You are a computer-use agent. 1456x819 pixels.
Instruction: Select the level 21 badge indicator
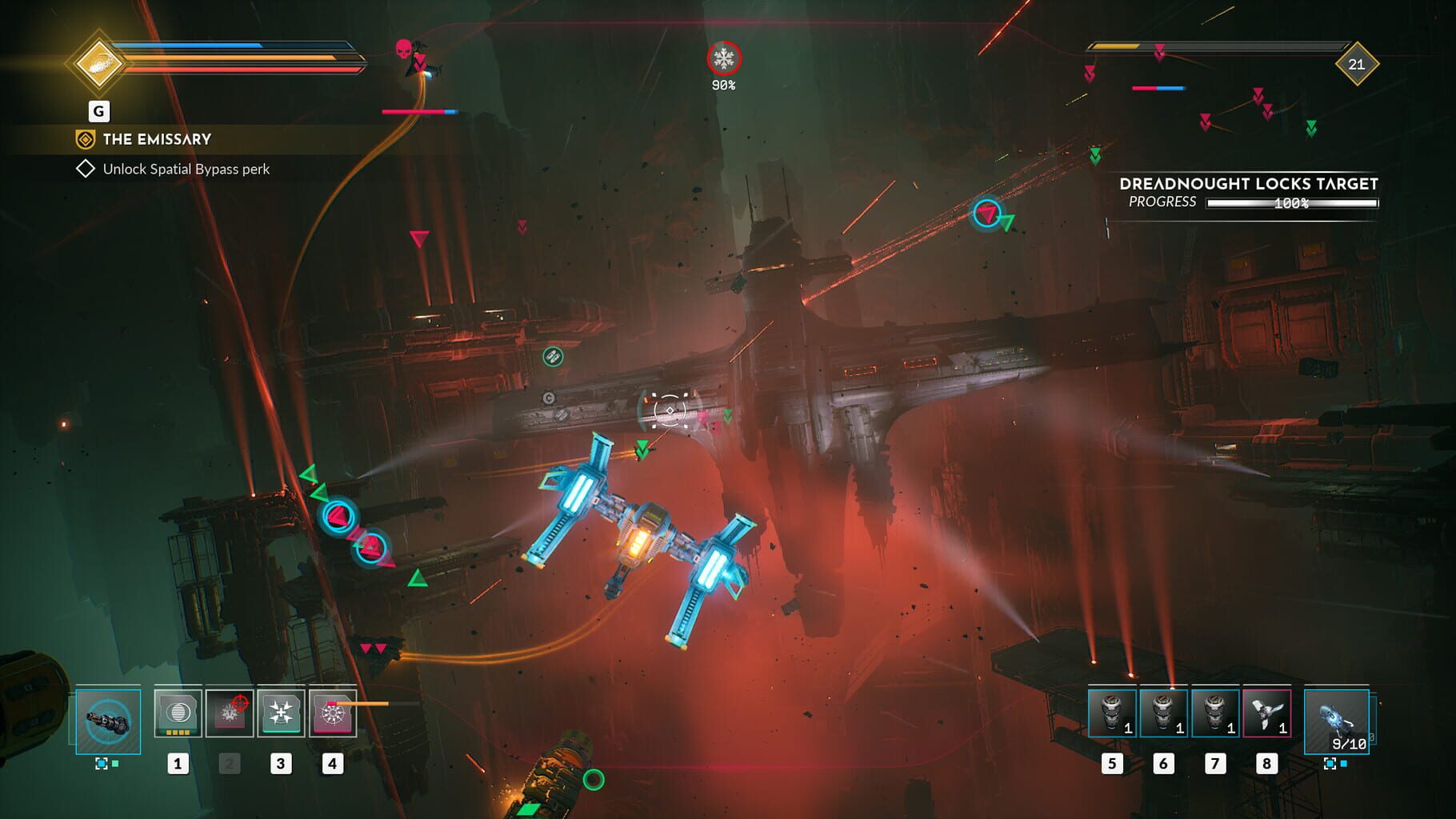click(x=1355, y=66)
